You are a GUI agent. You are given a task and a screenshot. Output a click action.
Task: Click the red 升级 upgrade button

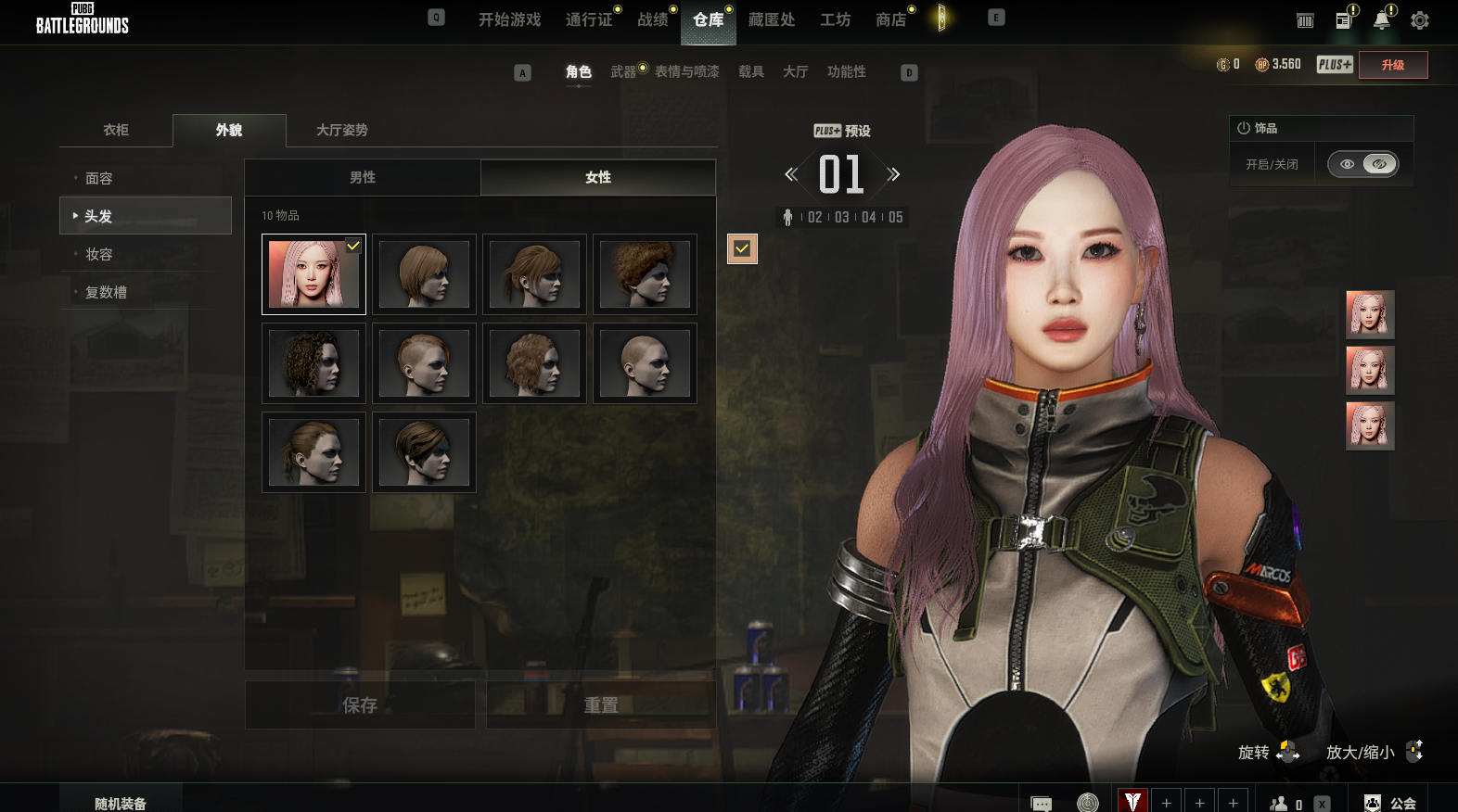click(1392, 65)
